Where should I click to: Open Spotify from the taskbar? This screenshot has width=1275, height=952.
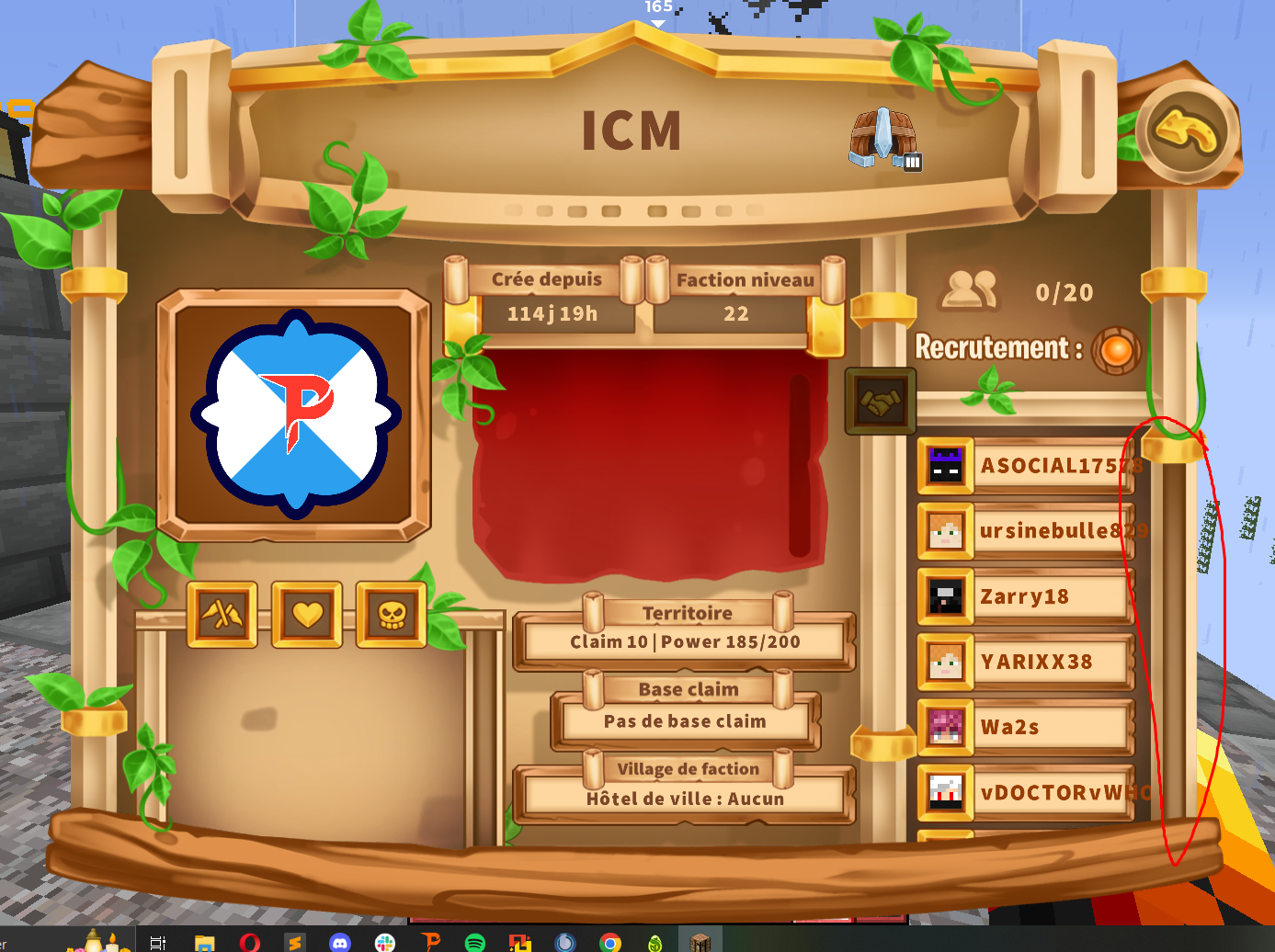pyautogui.click(x=475, y=941)
